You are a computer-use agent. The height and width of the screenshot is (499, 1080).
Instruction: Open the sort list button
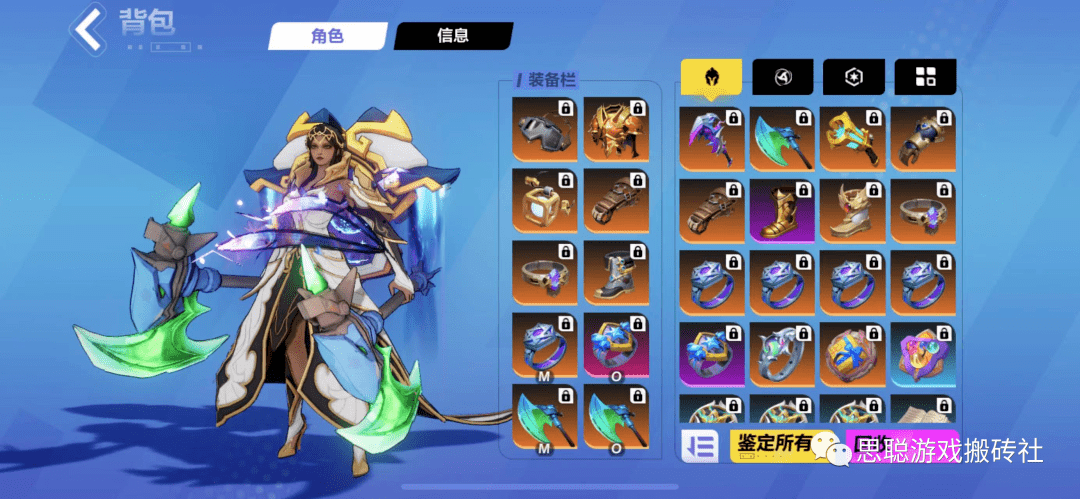pos(700,446)
